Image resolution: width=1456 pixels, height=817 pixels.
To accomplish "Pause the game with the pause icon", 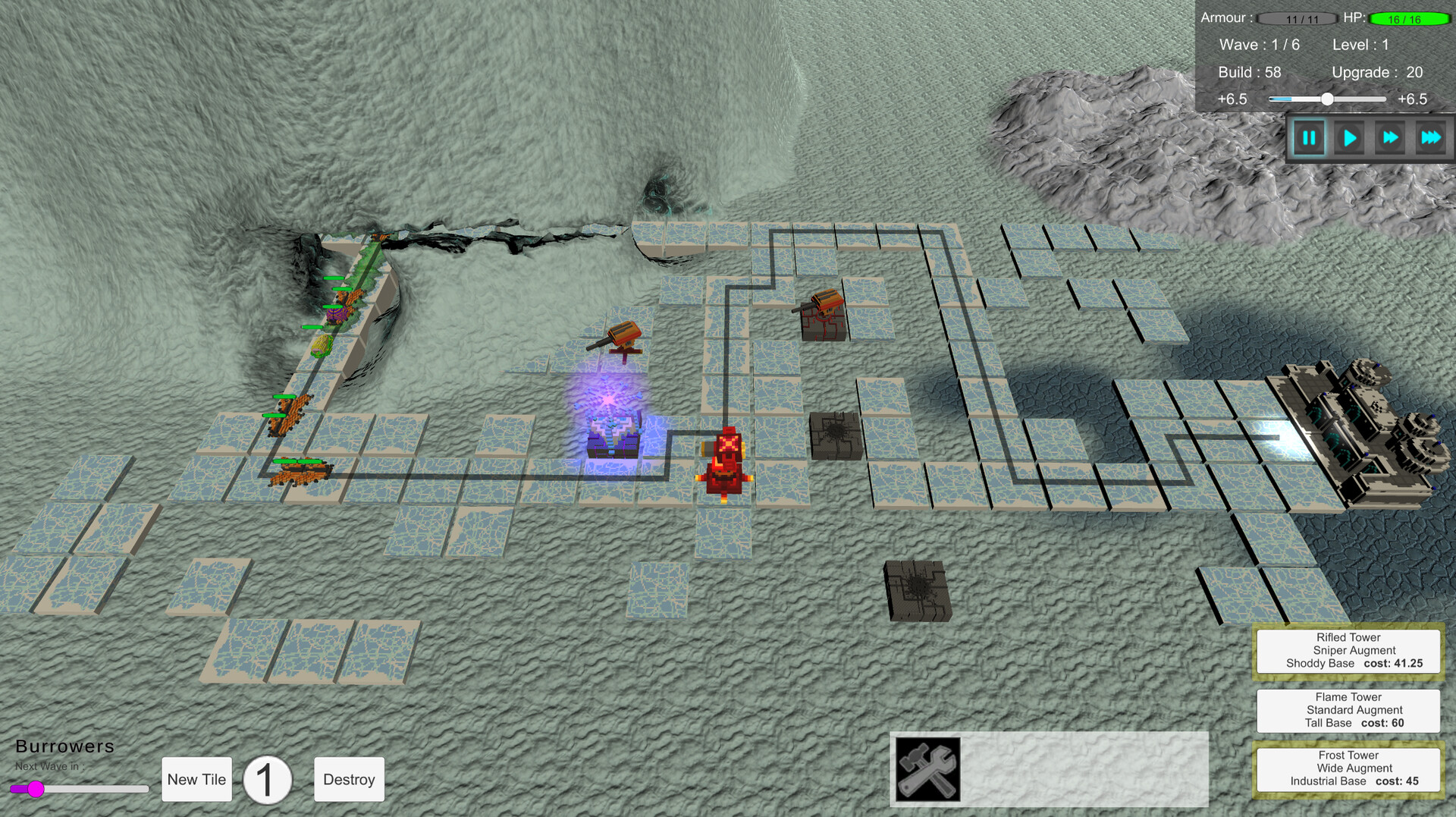I will (1310, 137).
